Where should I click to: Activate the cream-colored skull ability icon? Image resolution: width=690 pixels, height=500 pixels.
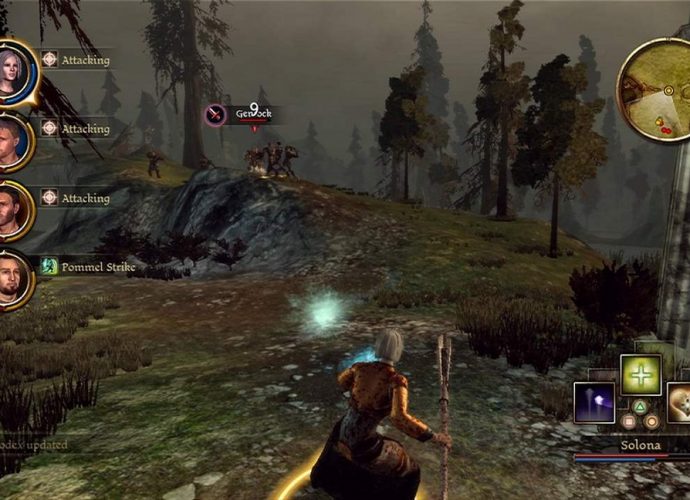pos(679,402)
